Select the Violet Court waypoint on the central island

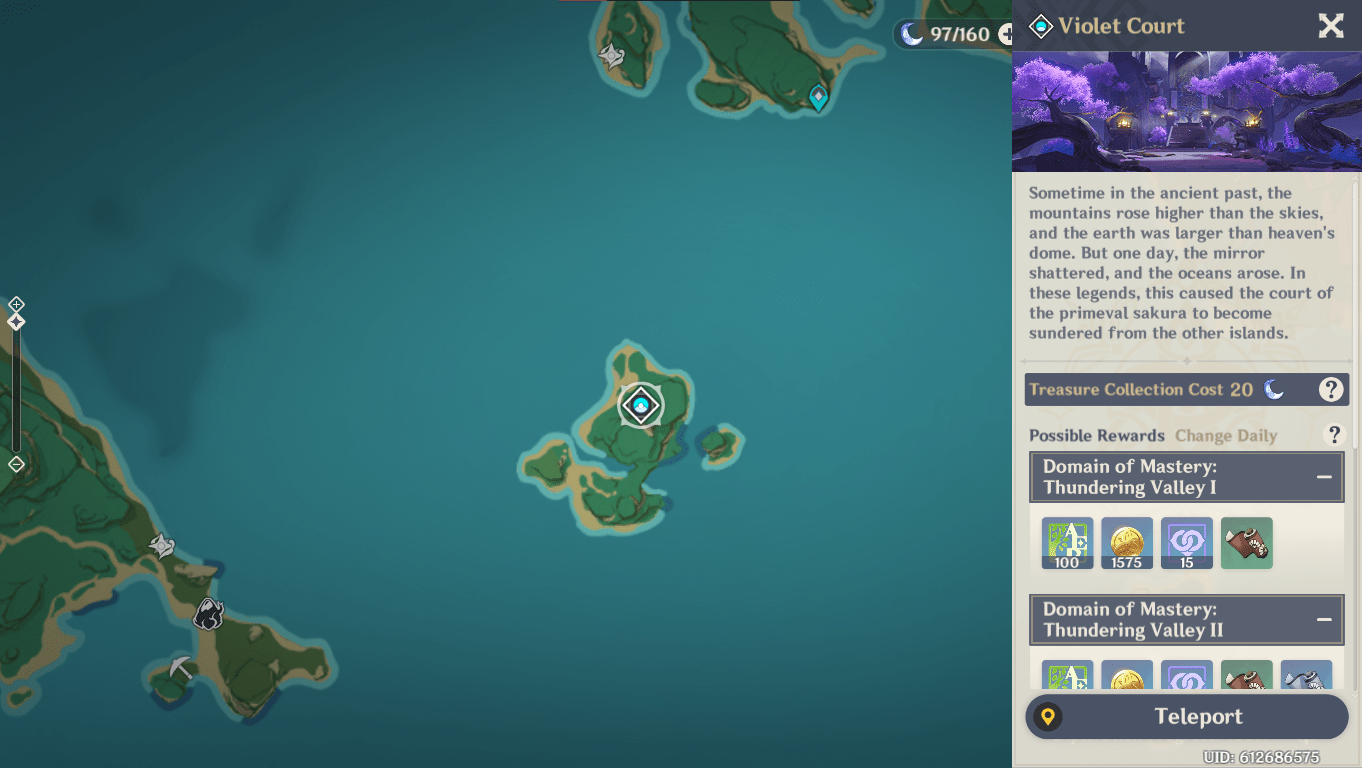pos(640,405)
